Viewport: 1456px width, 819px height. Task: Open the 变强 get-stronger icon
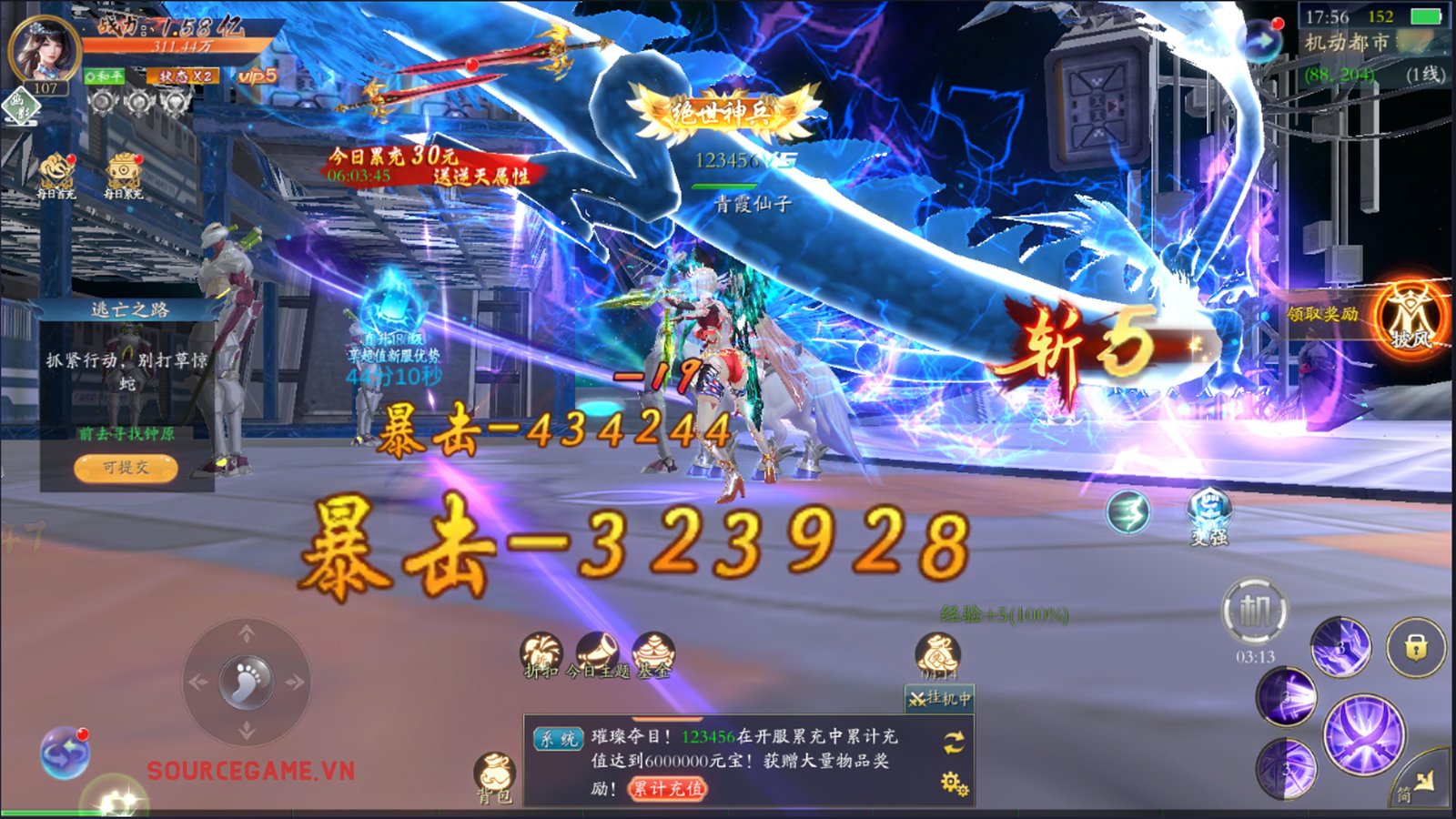coord(1209,515)
